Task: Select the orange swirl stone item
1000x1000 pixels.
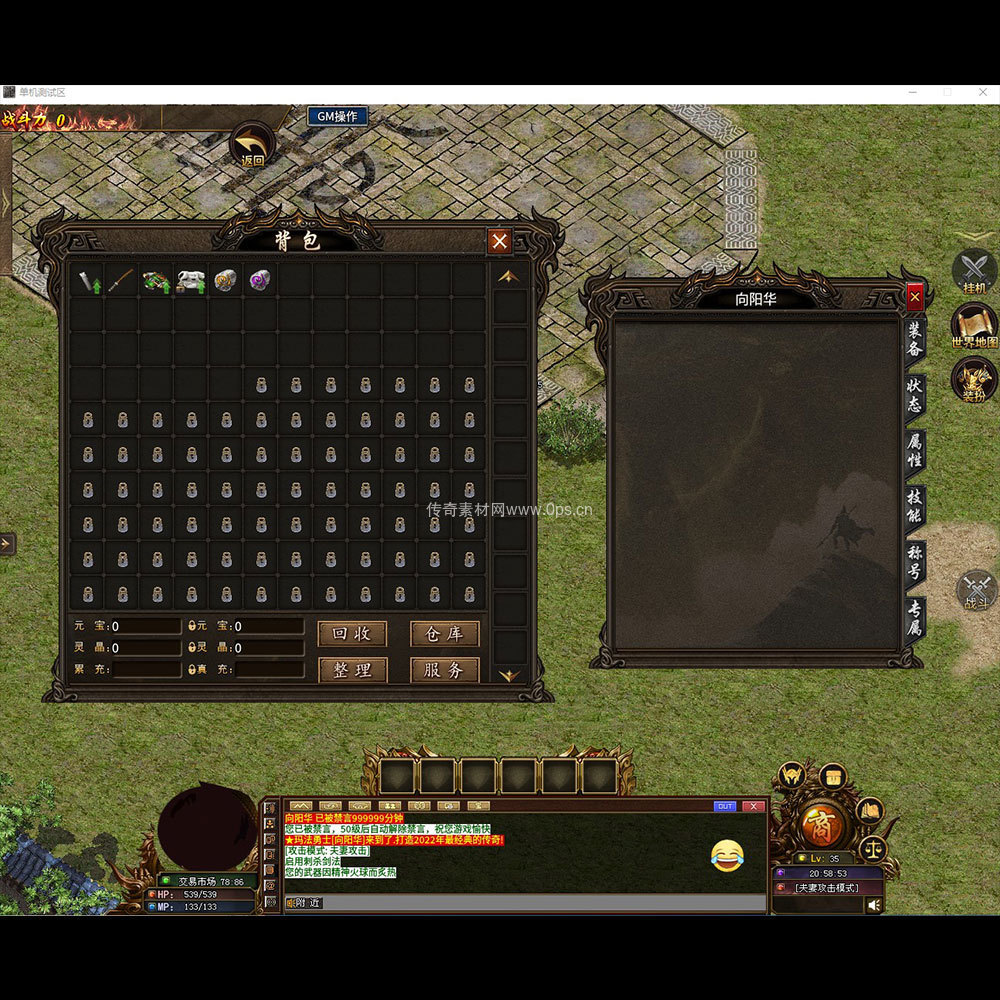Action: point(226,281)
